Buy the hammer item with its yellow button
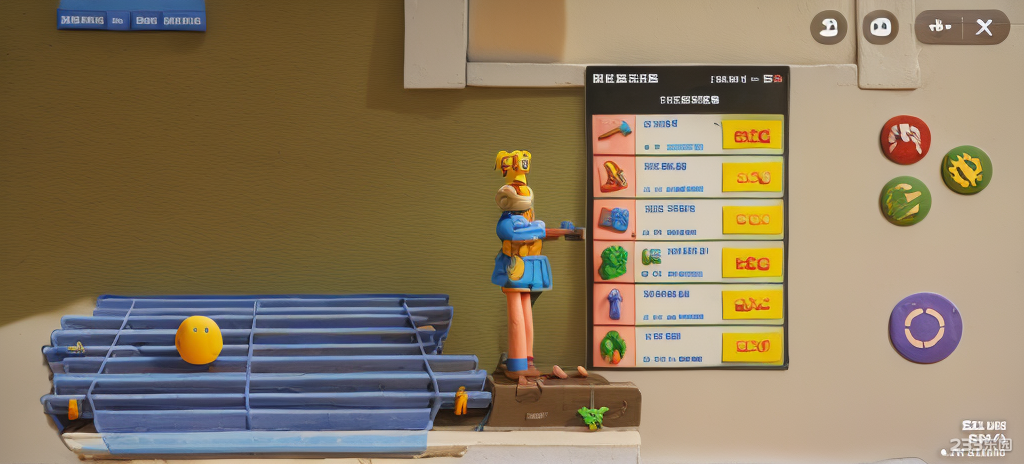This screenshot has height=464, width=1024. [x=752, y=136]
